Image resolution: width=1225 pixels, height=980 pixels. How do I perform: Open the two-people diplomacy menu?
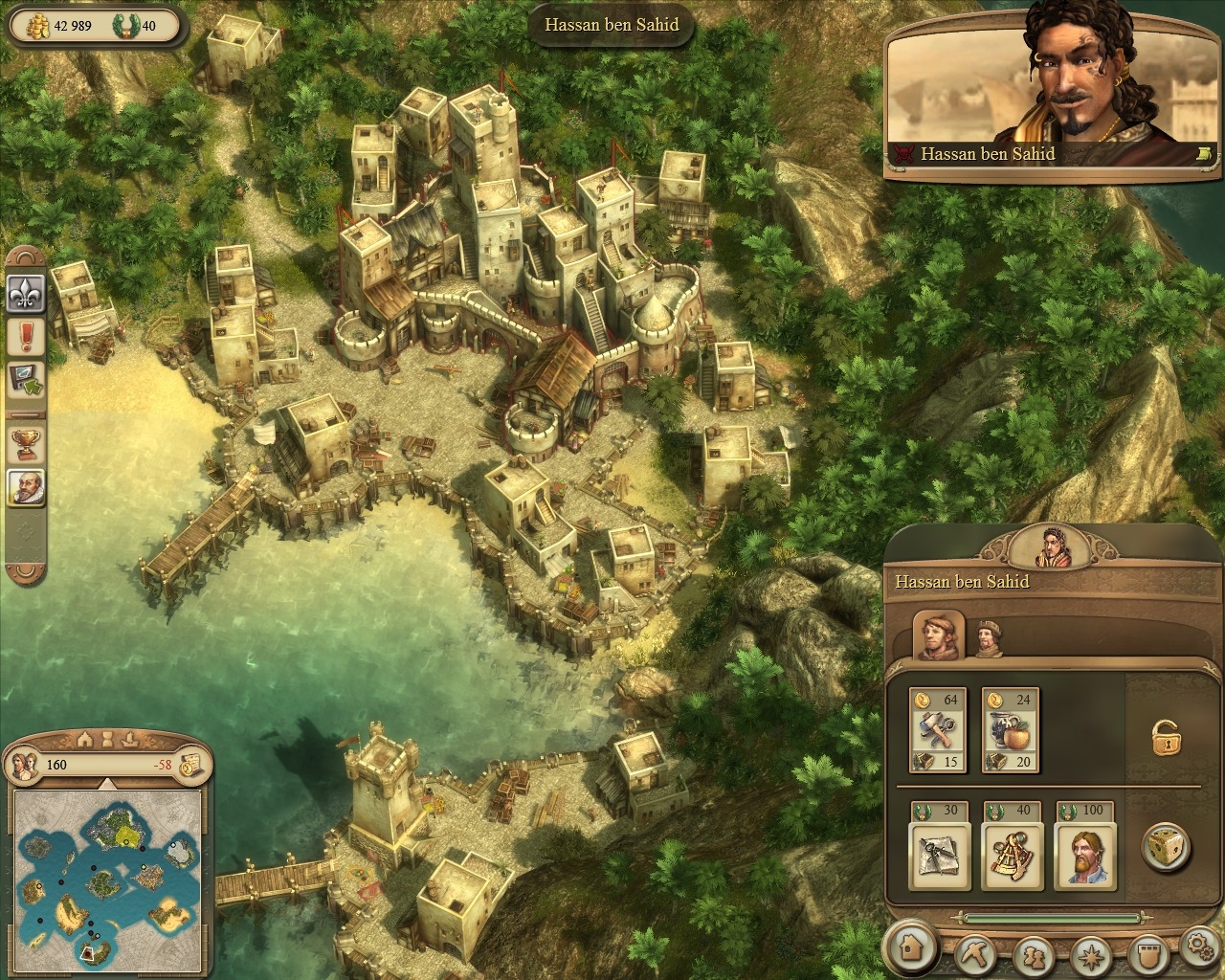coord(1034,955)
